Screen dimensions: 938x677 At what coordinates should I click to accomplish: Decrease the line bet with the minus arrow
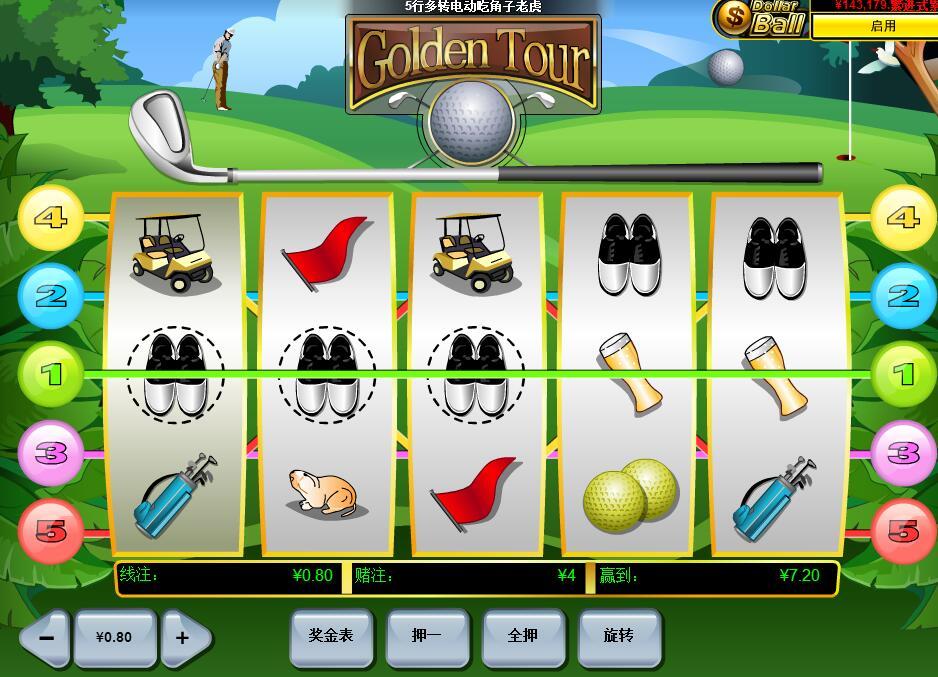click(45, 638)
